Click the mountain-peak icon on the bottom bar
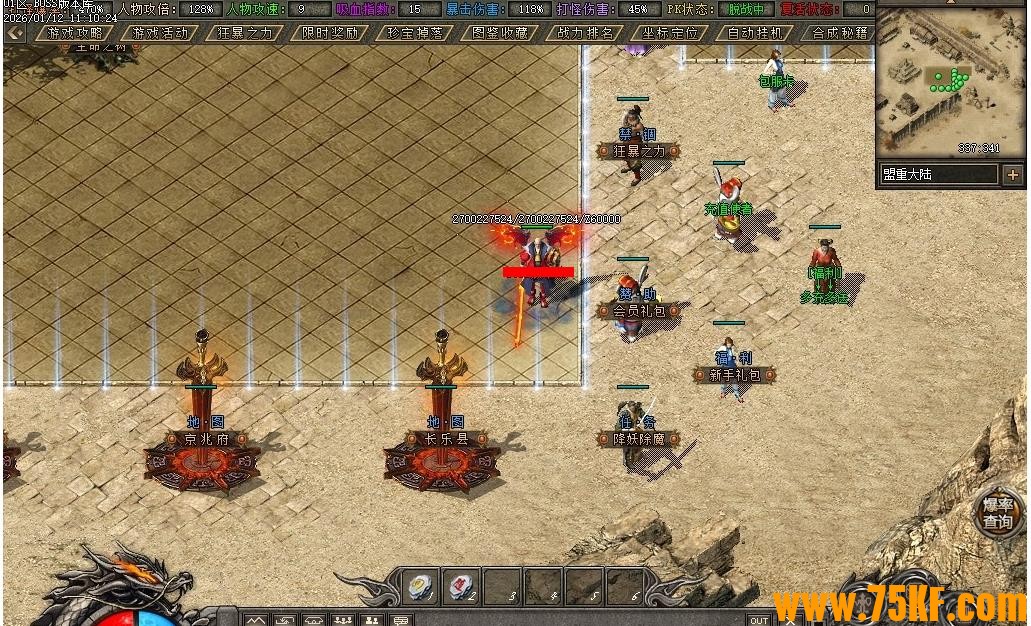This screenshot has width=1031, height=626. point(257,620)
